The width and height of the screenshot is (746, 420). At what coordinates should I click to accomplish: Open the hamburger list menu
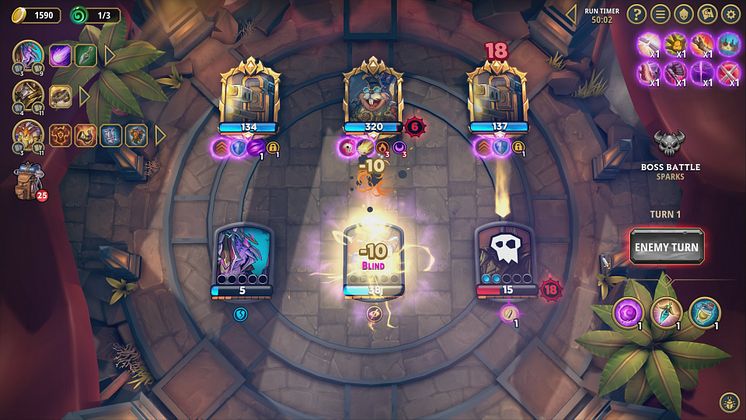pyautogui.click(x=661, y=14)
